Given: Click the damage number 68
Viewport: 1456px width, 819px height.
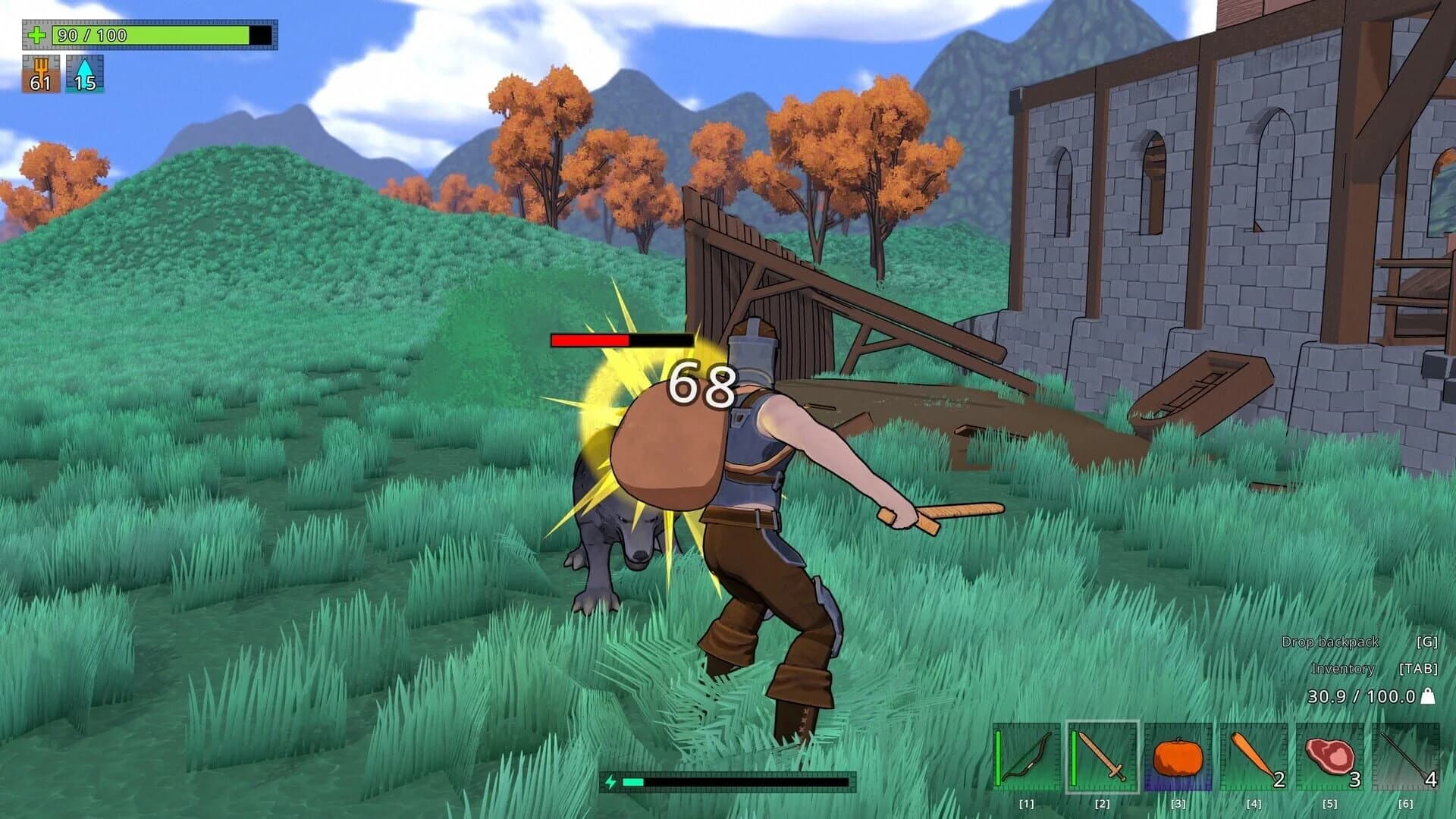Looking at the screenshot, I should [x=700, y=384].
